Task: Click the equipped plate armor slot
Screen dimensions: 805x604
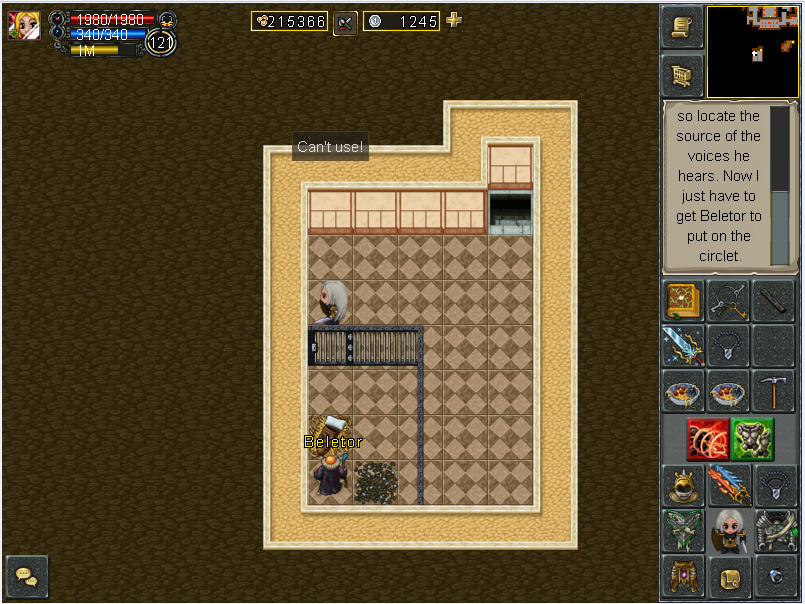Action: point(774,531)
